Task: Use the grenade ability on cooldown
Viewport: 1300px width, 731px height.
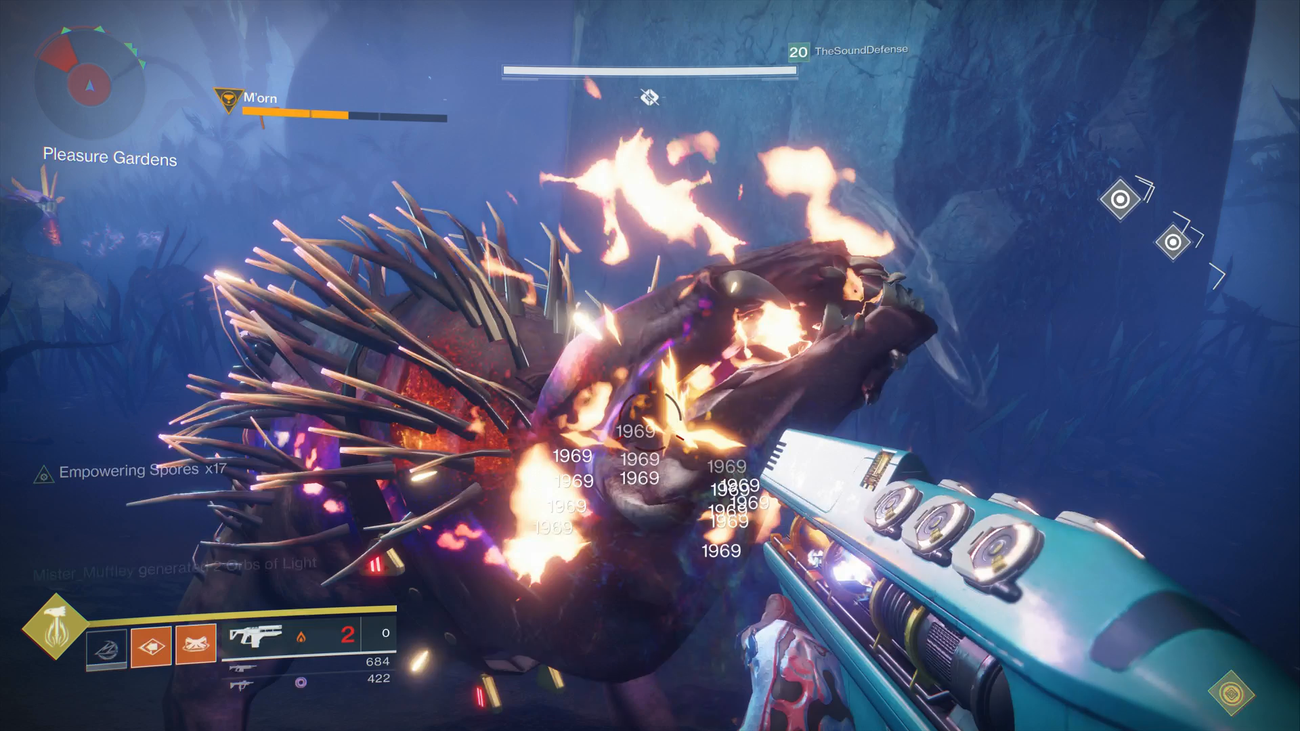Action: [x=106, y=648]
